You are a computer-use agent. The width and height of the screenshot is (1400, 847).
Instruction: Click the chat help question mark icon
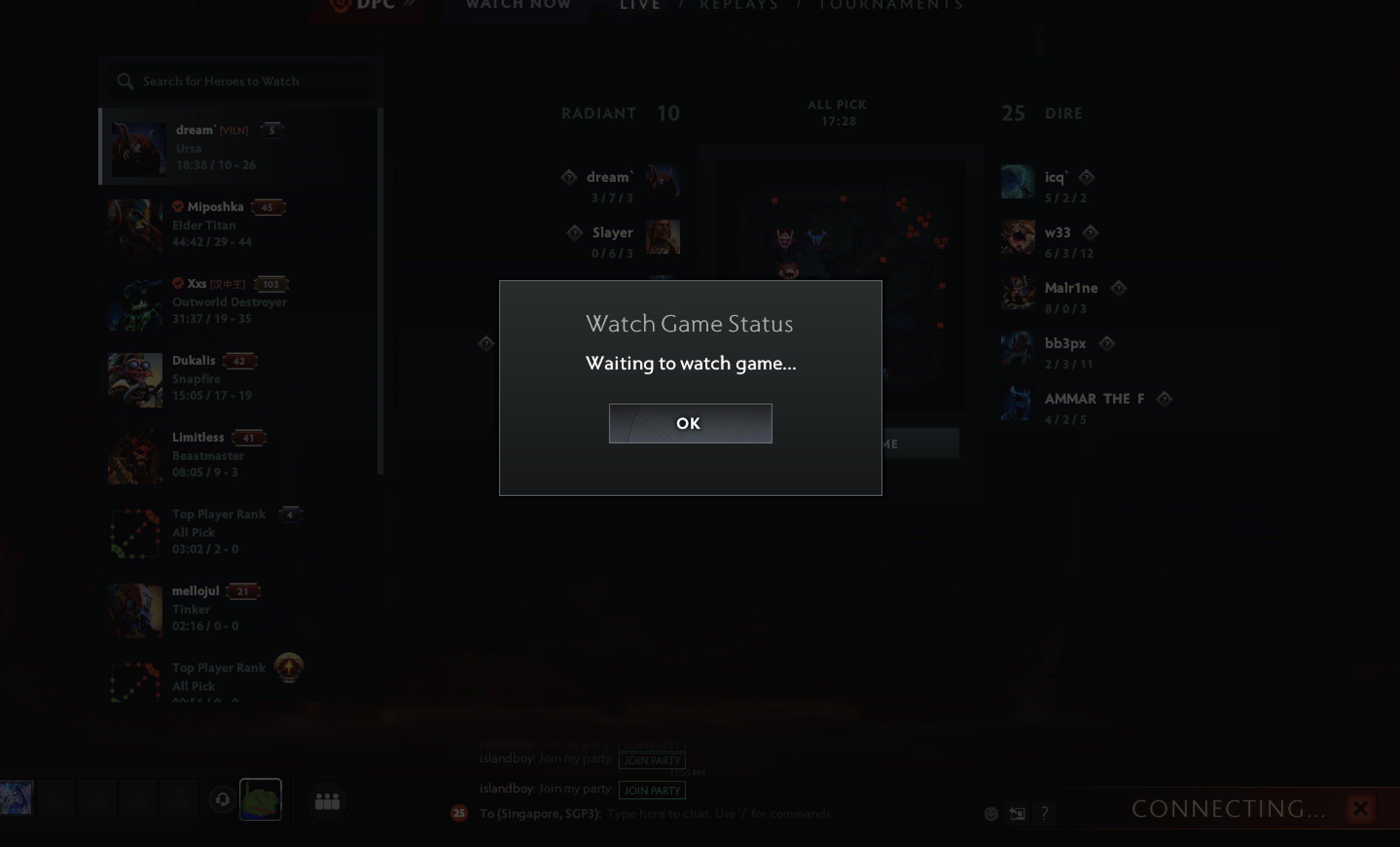tap(1044, 813)
